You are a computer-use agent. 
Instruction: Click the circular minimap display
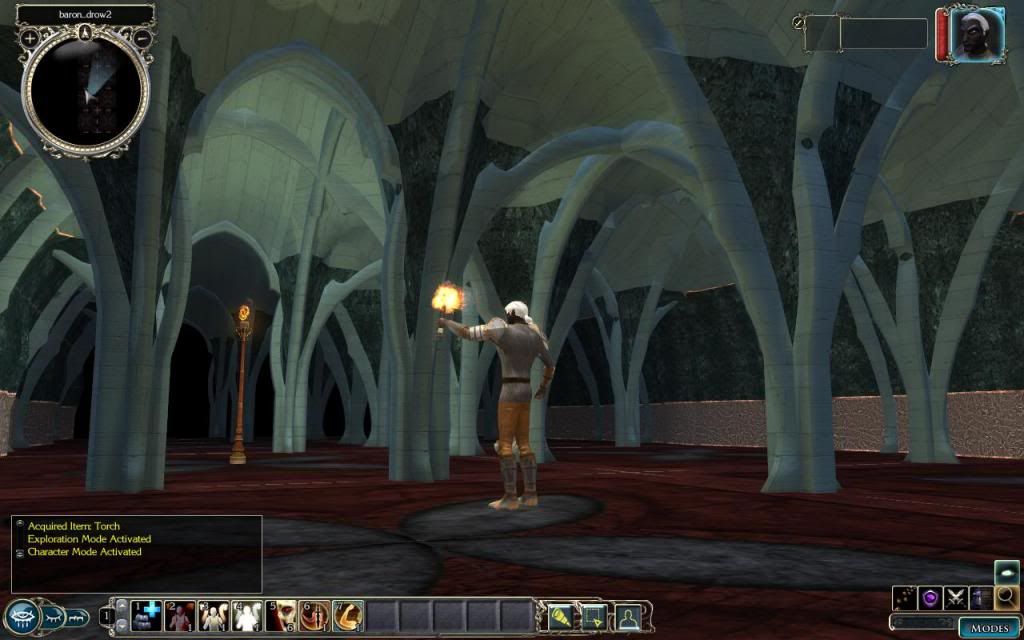click(x=86, y=92)
